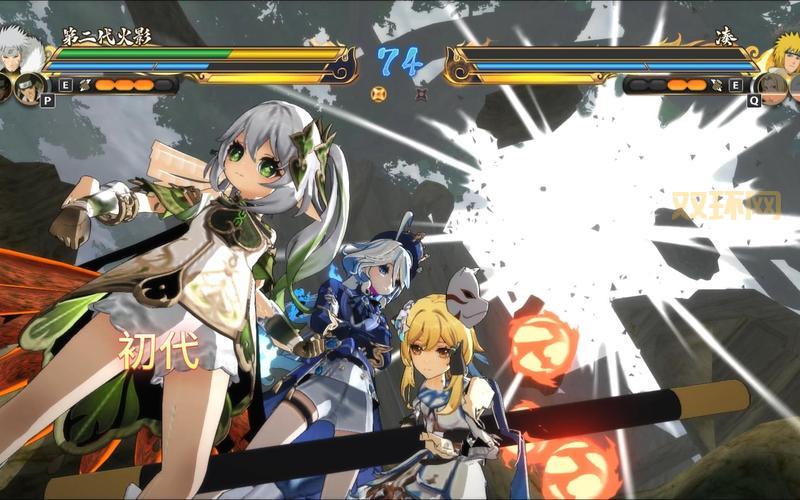Image resolution: width=800 pixels, height=500 pixels.
Task: Select the right player's support character portrait
Action: pos(771,86)
